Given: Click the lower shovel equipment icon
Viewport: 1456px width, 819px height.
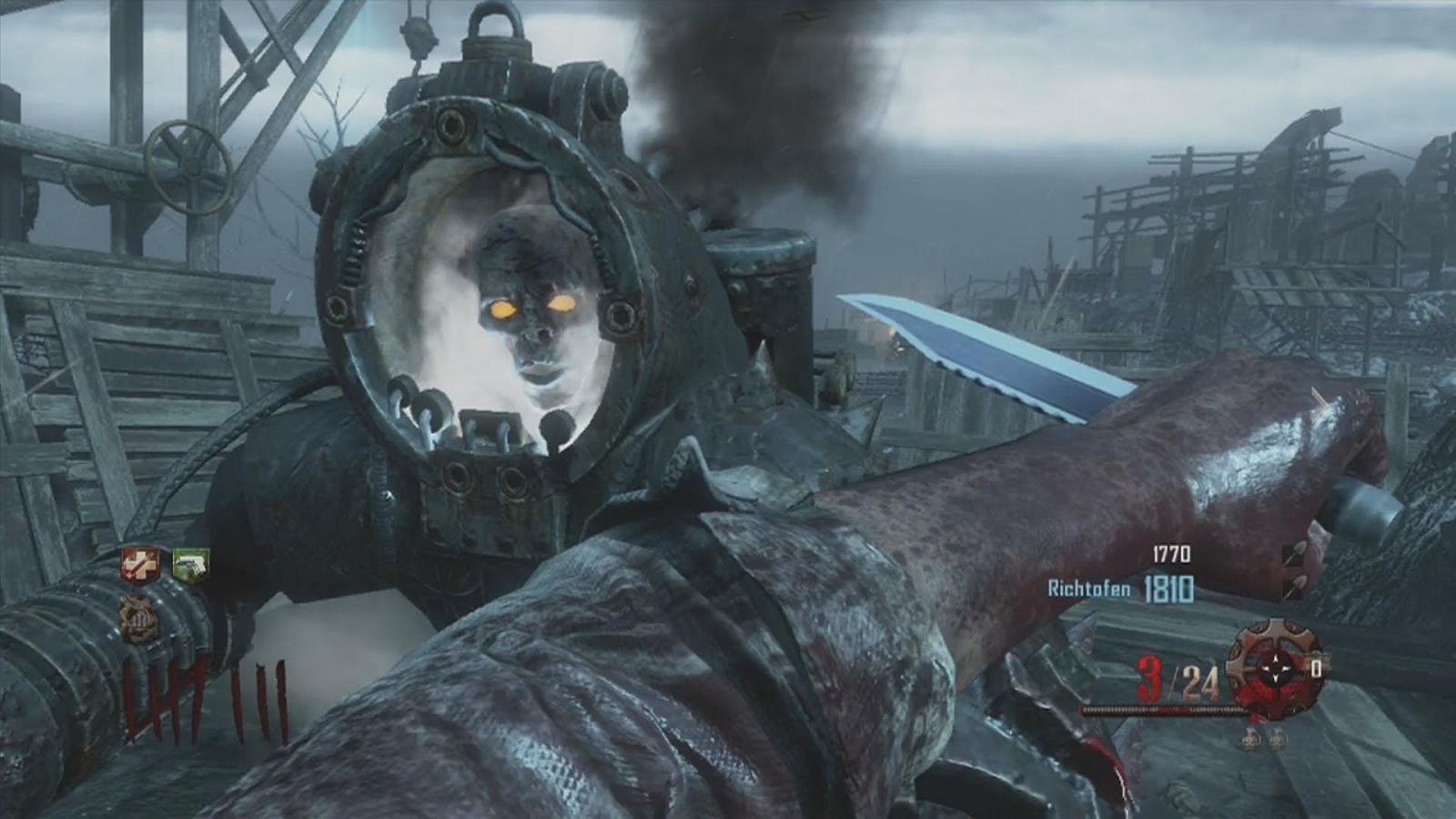Looking at the screenshot, I should click(x=1296, y=588).
